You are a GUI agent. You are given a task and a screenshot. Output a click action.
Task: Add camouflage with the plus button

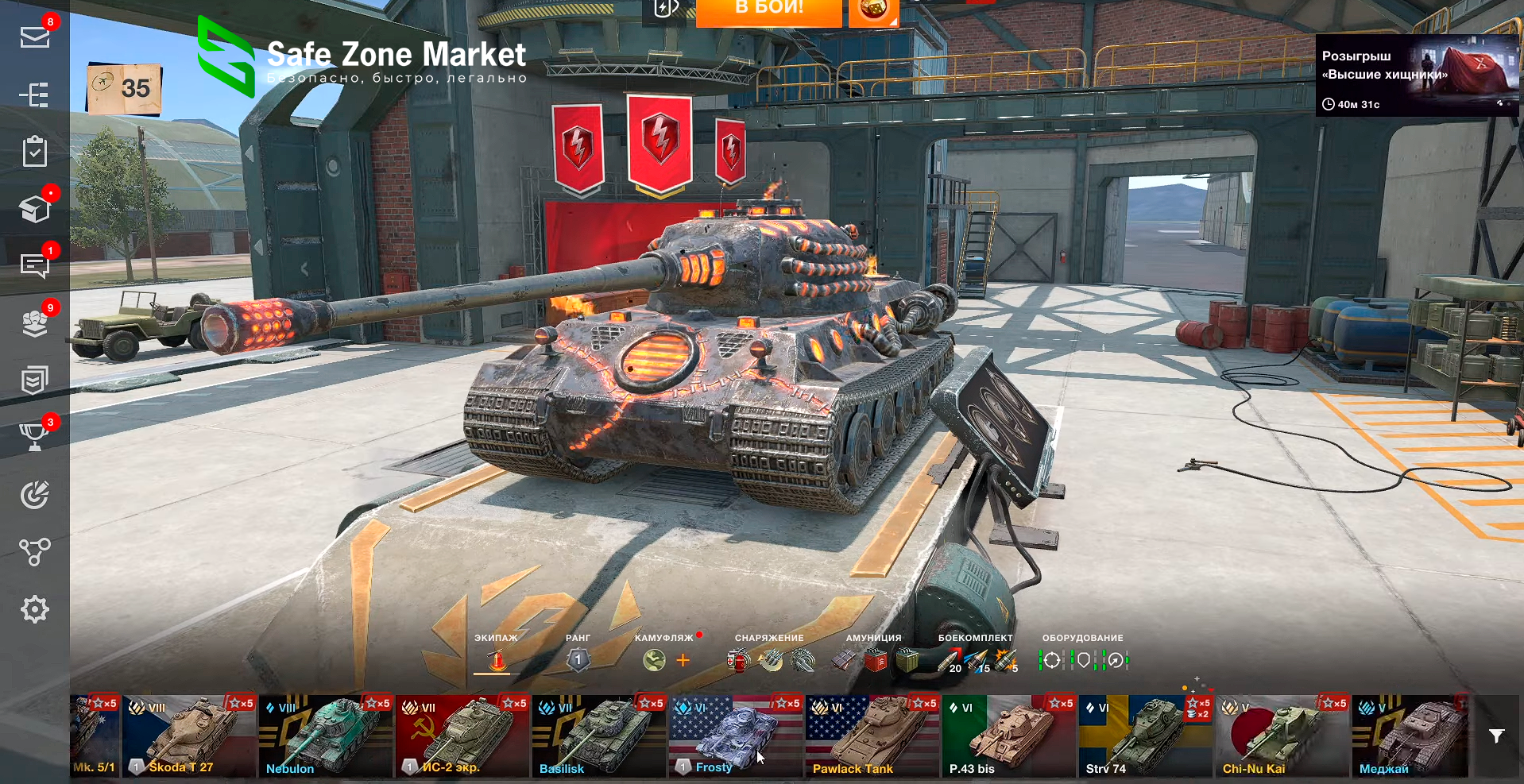click(x=683, y=660)
